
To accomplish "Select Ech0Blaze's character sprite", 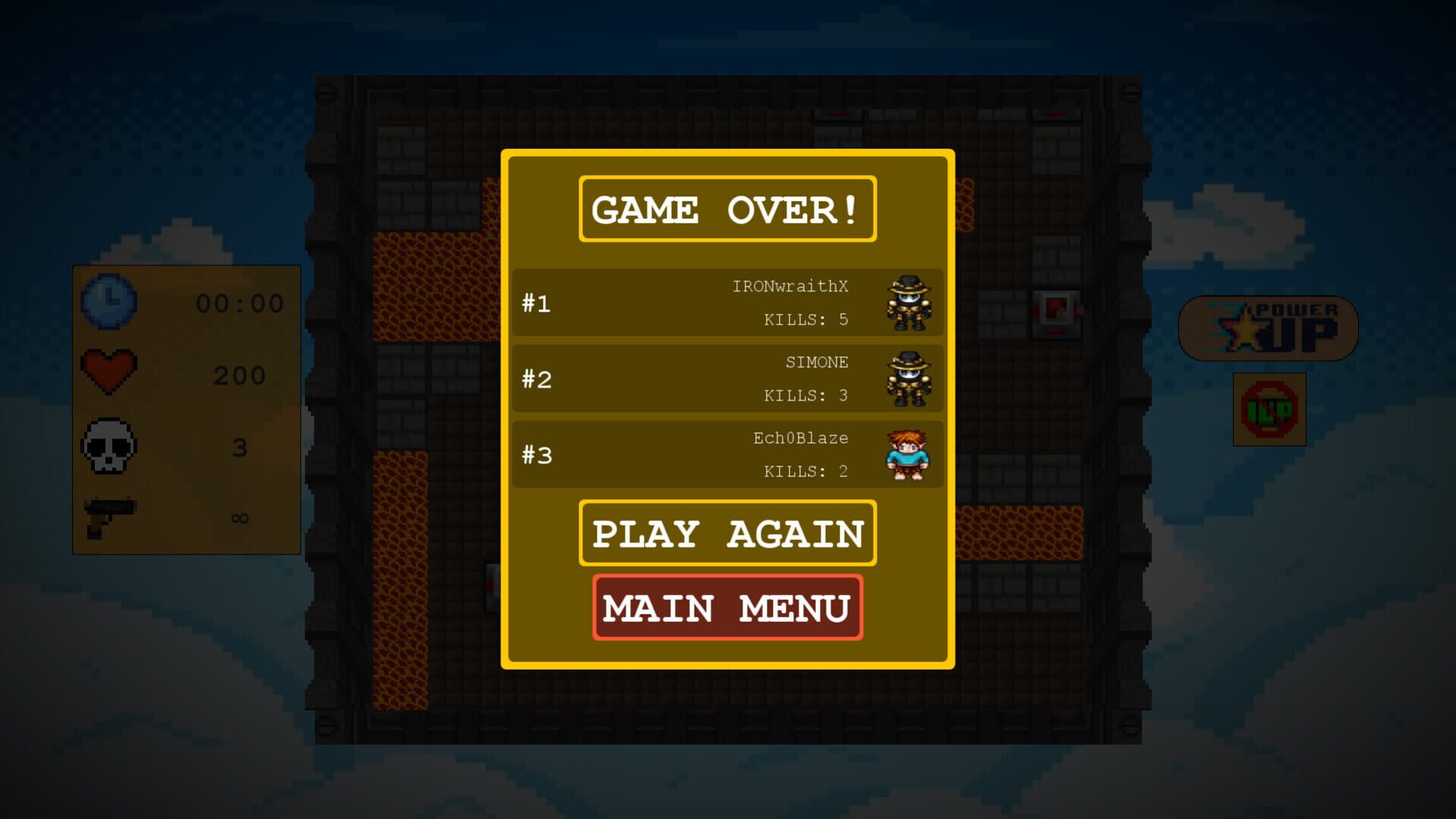I will coord(908,454).
